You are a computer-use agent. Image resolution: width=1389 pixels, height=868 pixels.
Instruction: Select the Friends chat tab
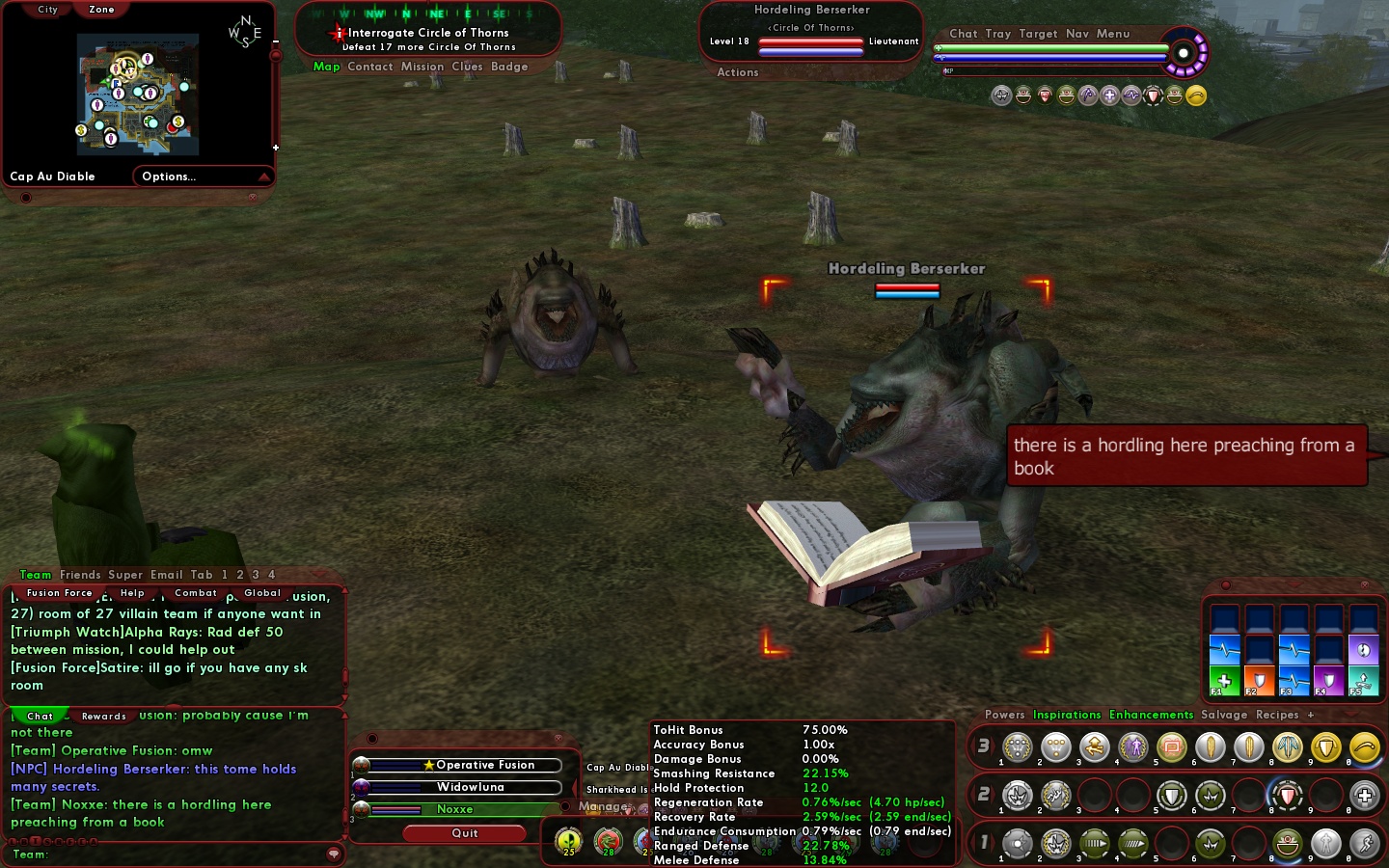[x=80, y=575]
